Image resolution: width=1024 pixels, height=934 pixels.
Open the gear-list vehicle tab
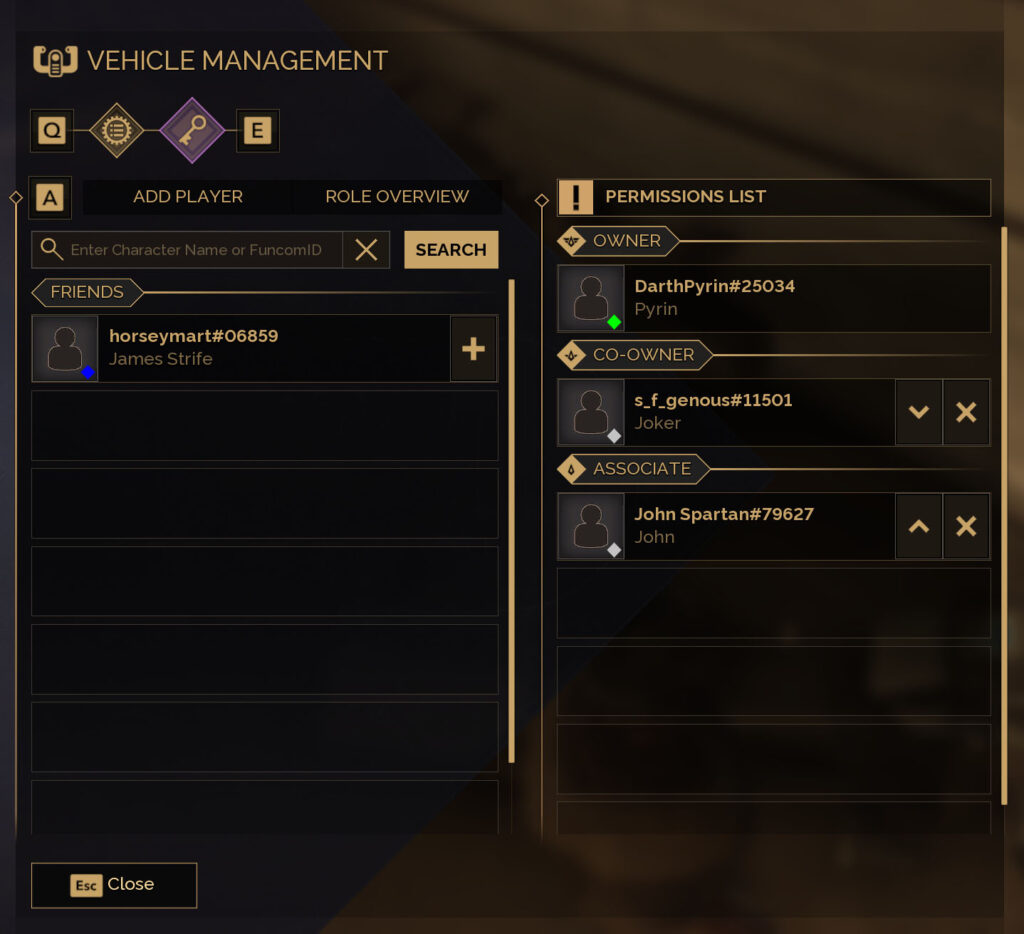point(117,131)
